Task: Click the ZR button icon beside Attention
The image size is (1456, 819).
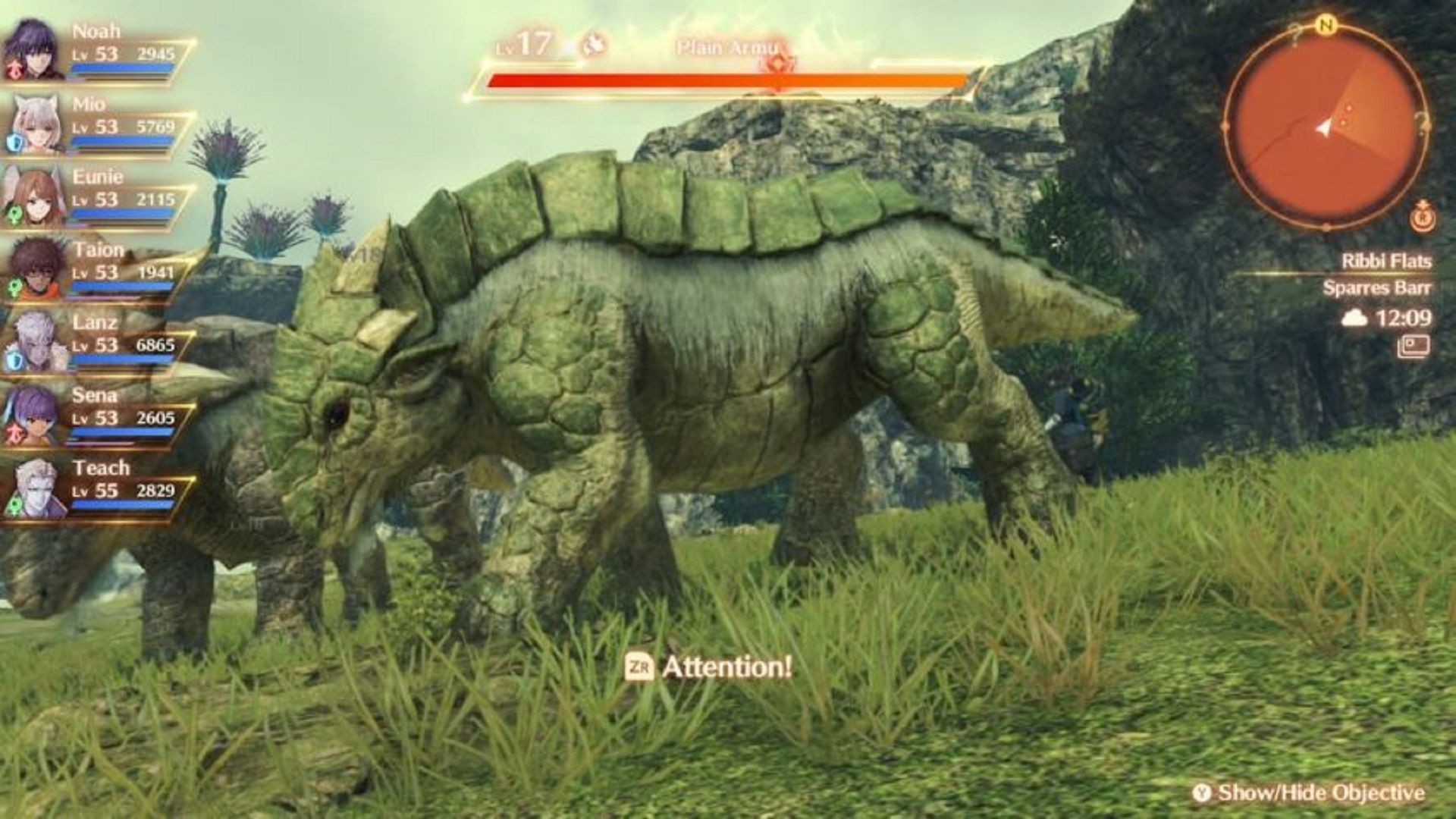Action: 641,667
